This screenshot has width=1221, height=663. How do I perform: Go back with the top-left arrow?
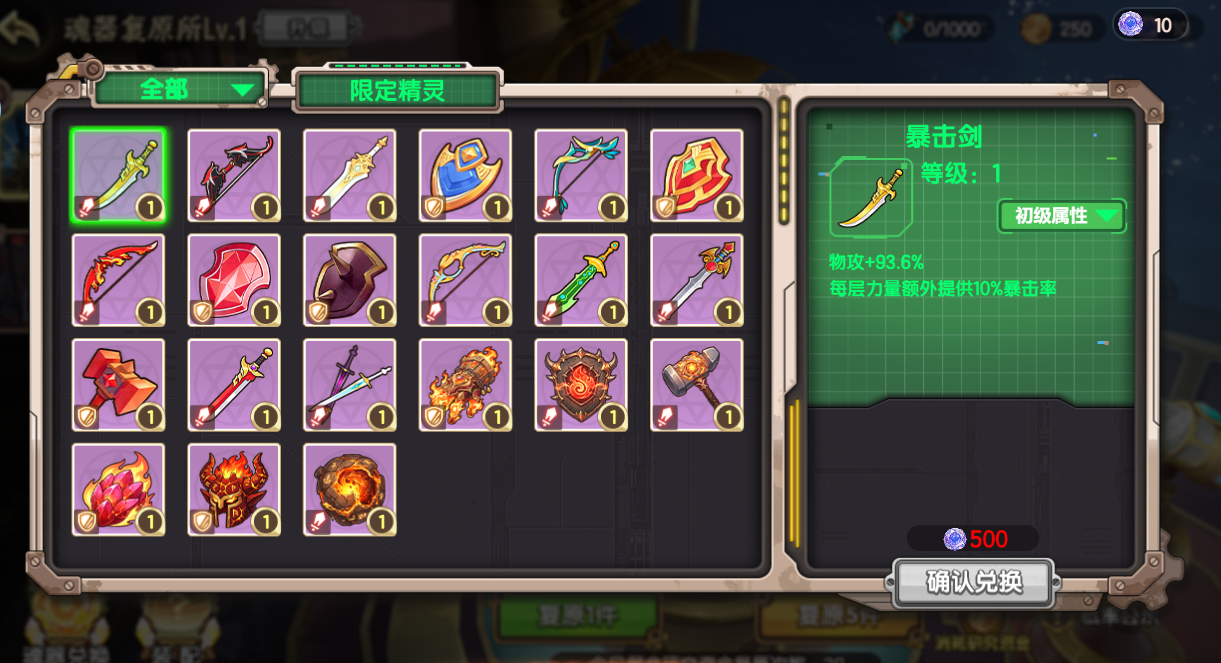[20, 30]
